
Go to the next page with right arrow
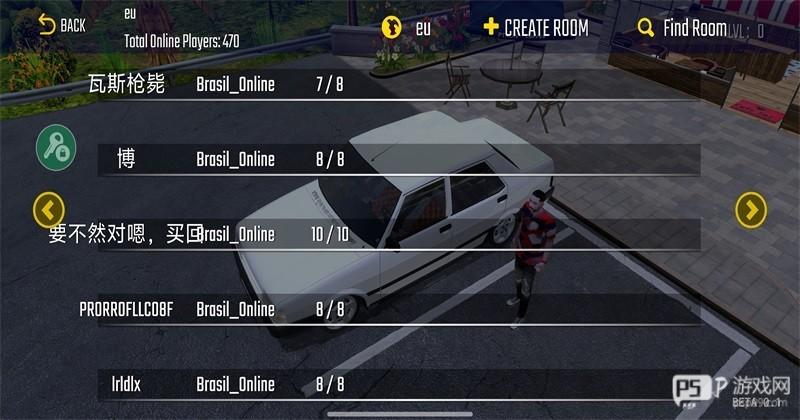tap(751, 209)
